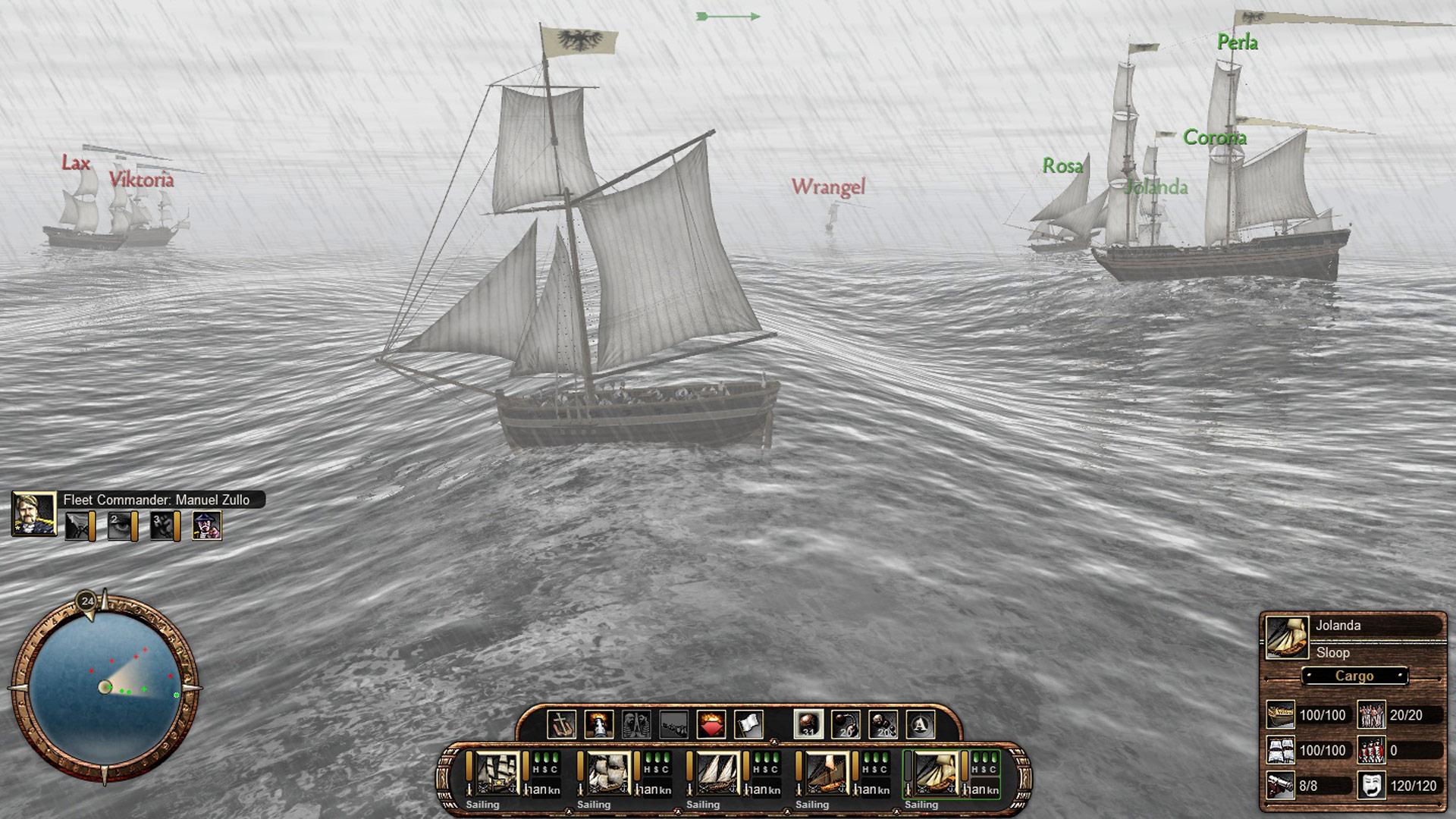This screenshot has width=1456, height=819.
Task: Open the cannon firing command icon
Action: (598, 724)
